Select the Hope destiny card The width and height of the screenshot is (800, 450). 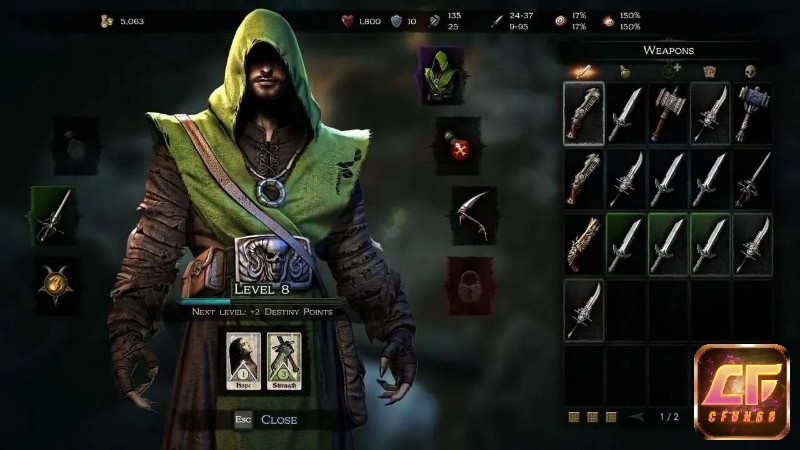coord(245,361)
